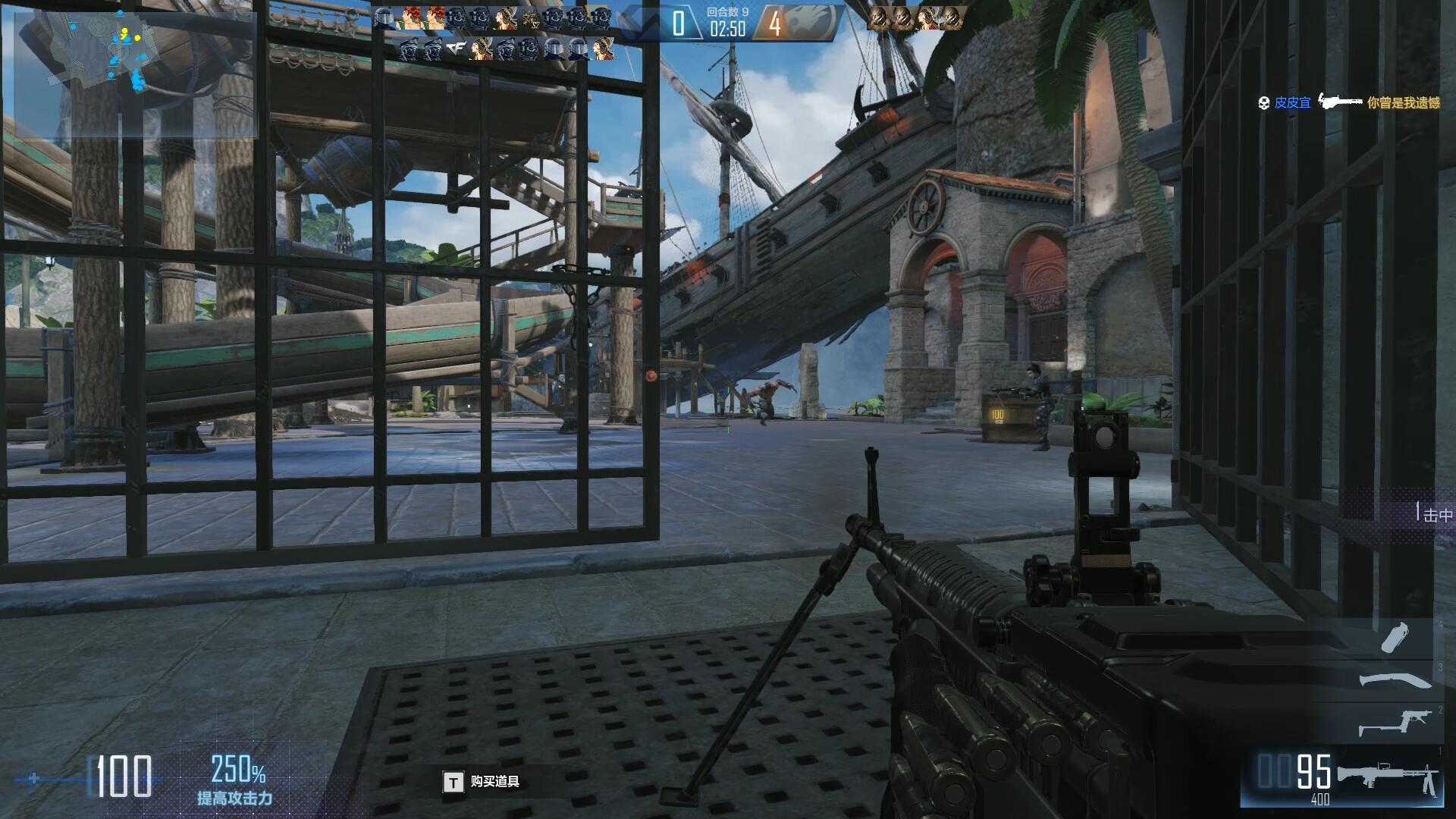The image size is (1456, 819).
Task: Click the kill feed entry for 皮皮宜
Action: pos(1349,102)
